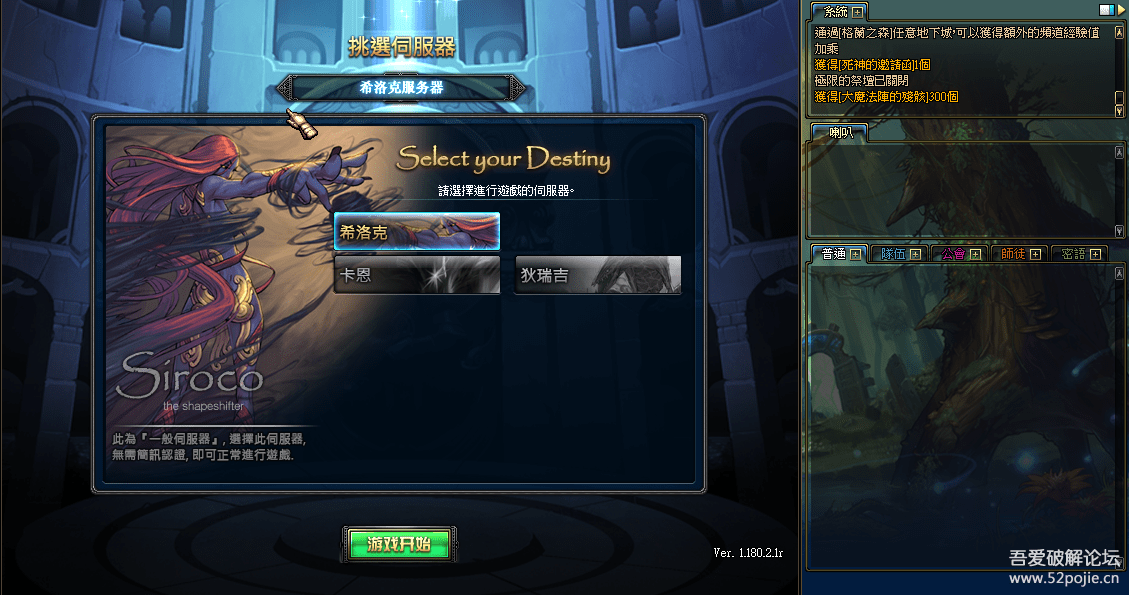
Task: Expand the plus box on the 系統 tab
Action: [x=857, y=12]
